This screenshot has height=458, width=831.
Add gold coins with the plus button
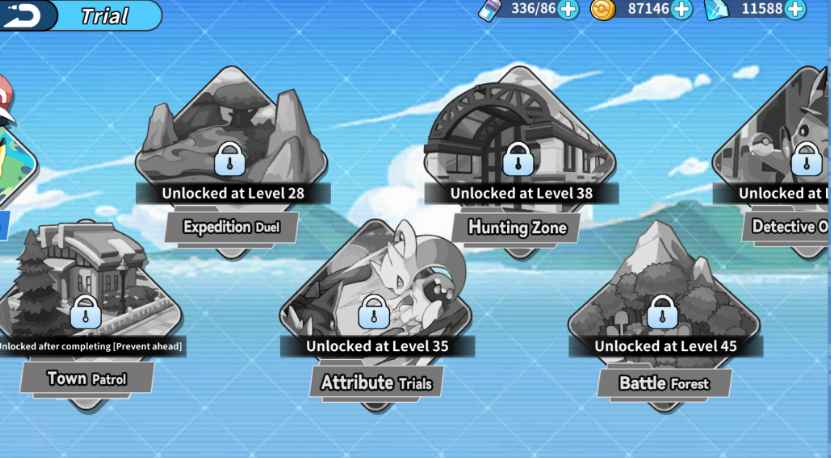point(682,10)
